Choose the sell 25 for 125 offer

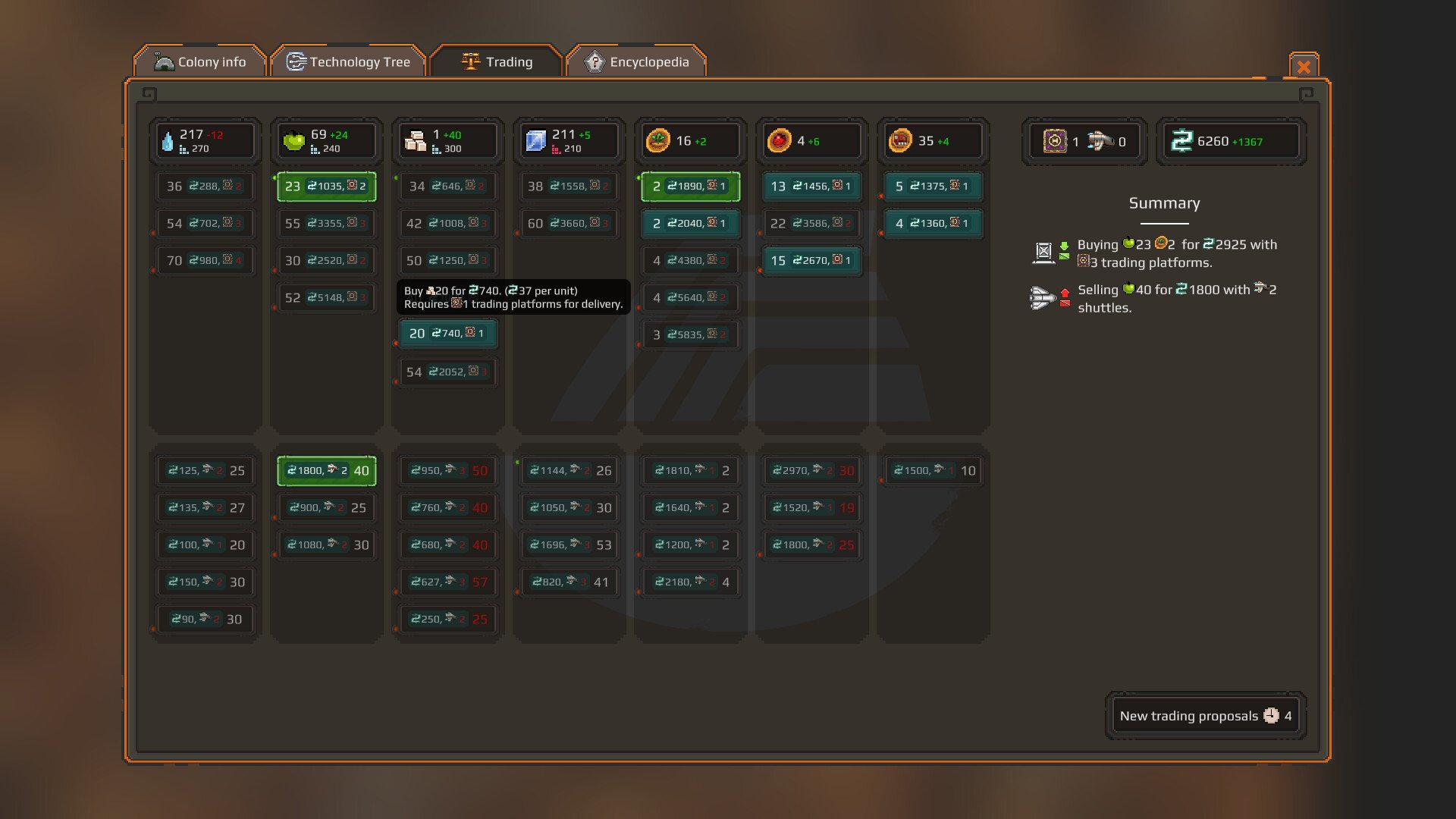click(206, 471)
